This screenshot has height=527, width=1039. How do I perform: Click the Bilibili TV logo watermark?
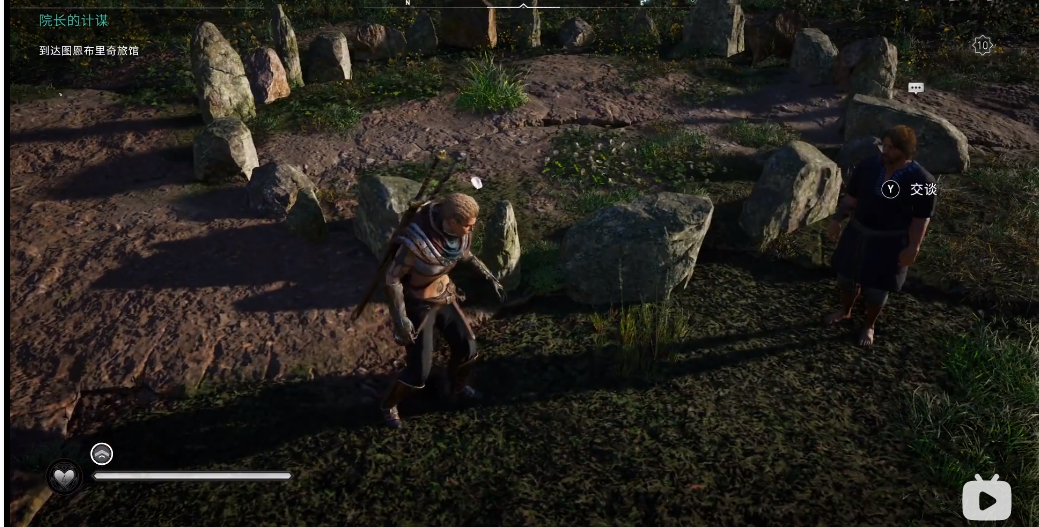[986, 498]
